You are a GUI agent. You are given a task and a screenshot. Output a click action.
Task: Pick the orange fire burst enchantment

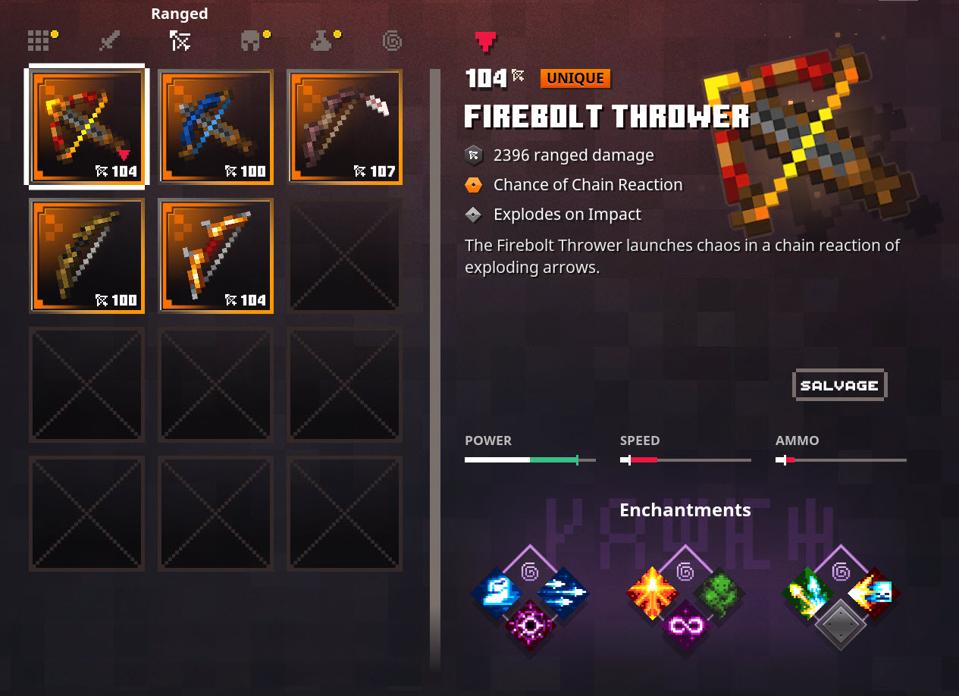651,593
